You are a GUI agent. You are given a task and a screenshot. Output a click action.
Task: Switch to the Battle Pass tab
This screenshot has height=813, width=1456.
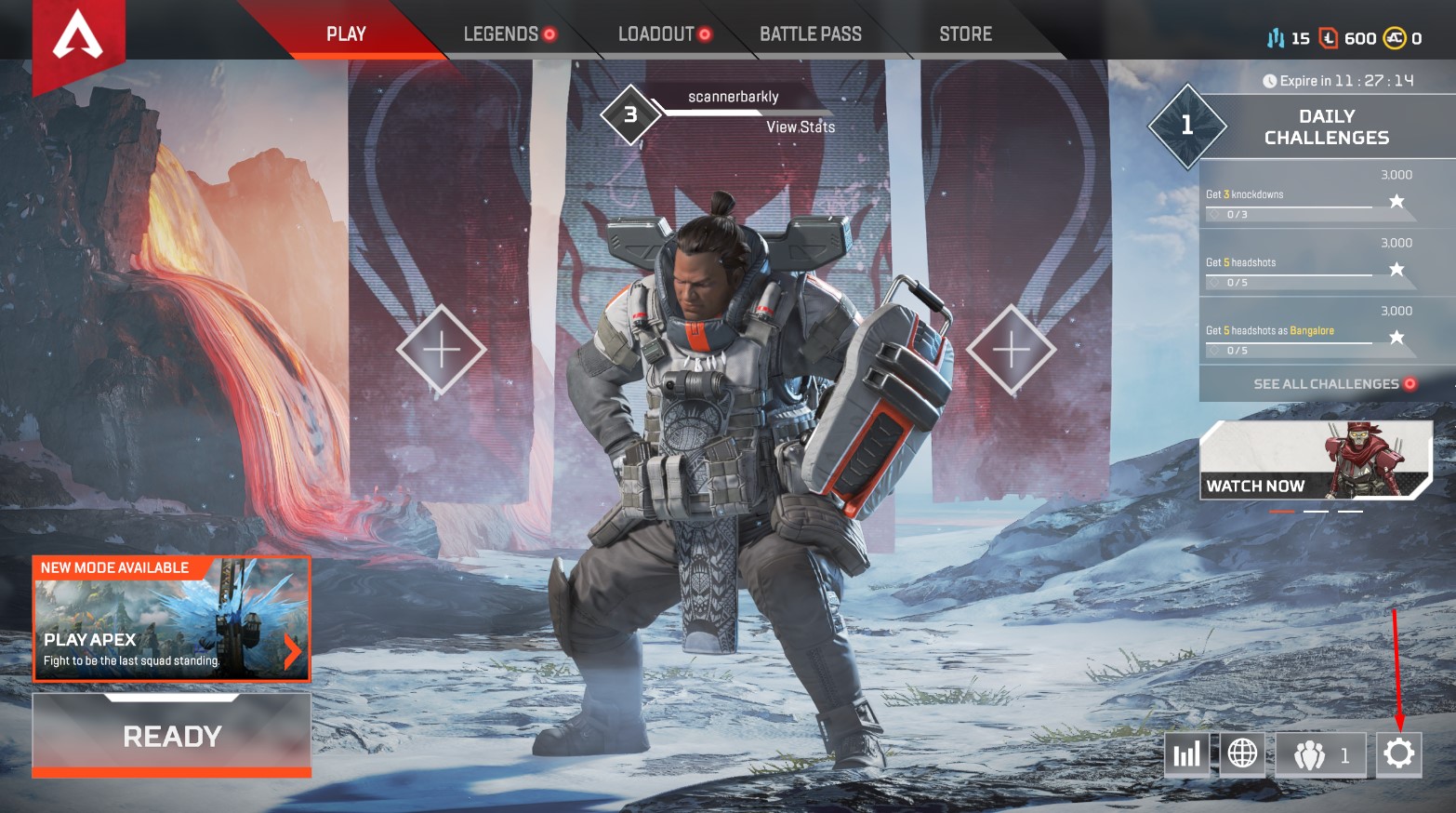click(x=811, y=34)
